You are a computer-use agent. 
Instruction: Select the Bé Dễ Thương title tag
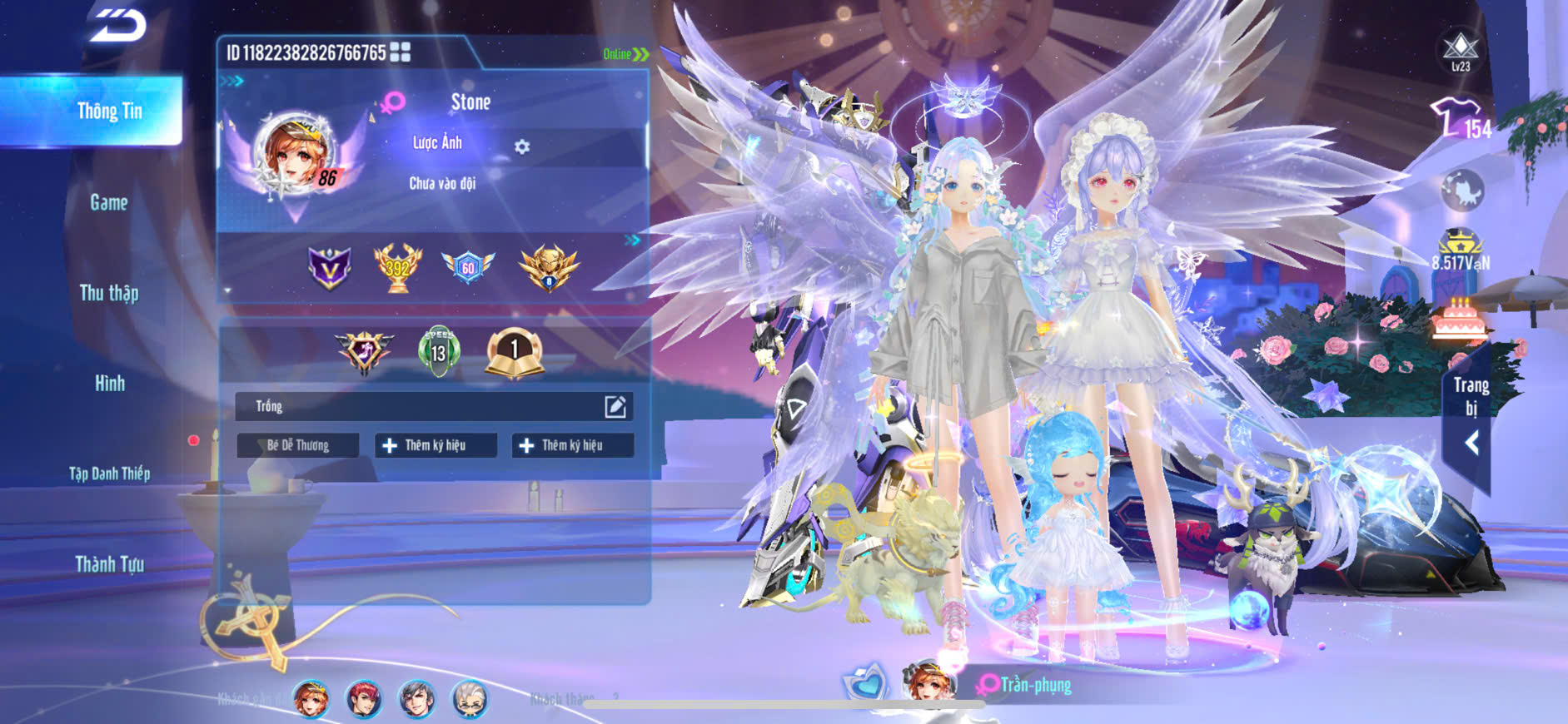pyautogui.click(x=297, y=445)
